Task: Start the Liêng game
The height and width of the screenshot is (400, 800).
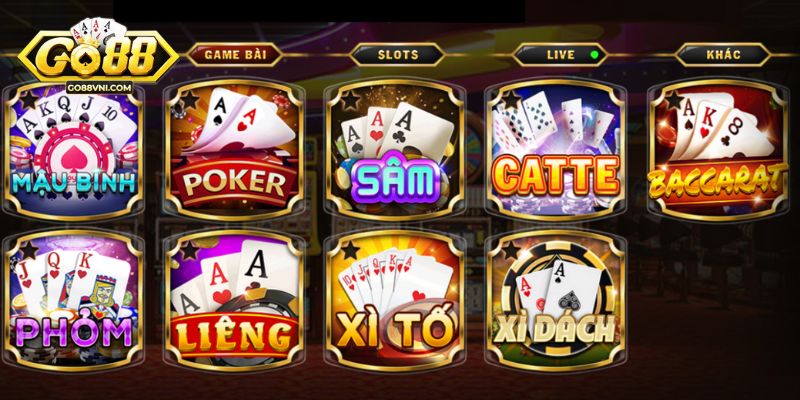Action: pos(234,300)
